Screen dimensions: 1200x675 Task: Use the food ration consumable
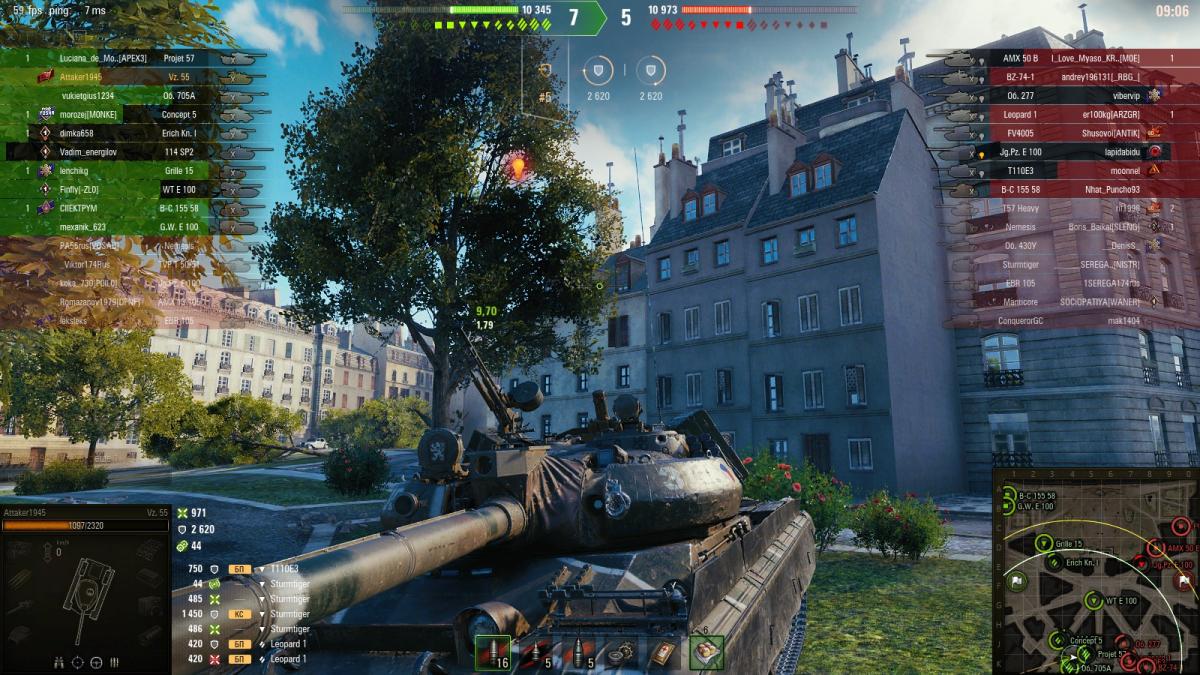(x=706, y=652)
